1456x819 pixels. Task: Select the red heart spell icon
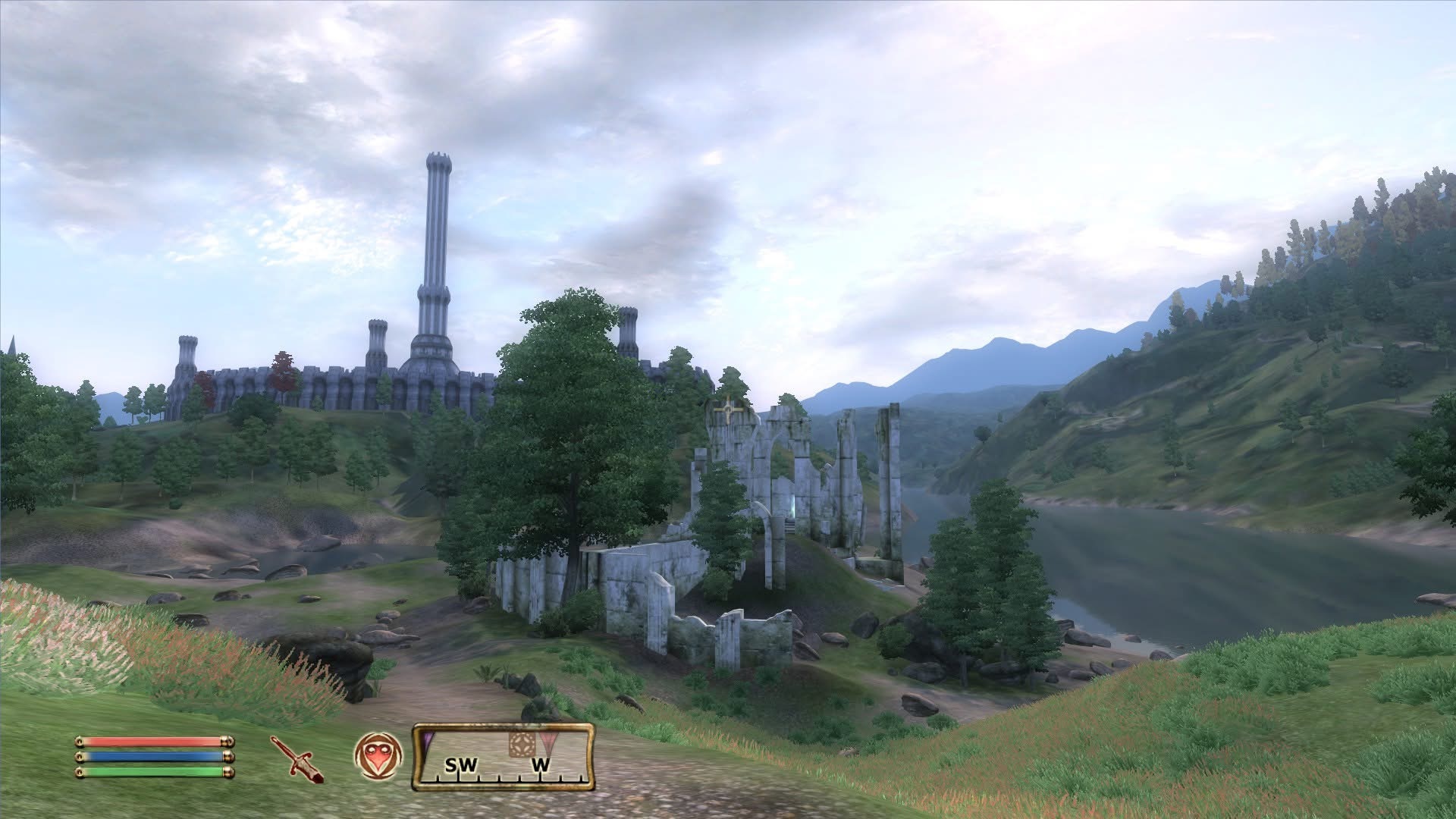point(378,756)
